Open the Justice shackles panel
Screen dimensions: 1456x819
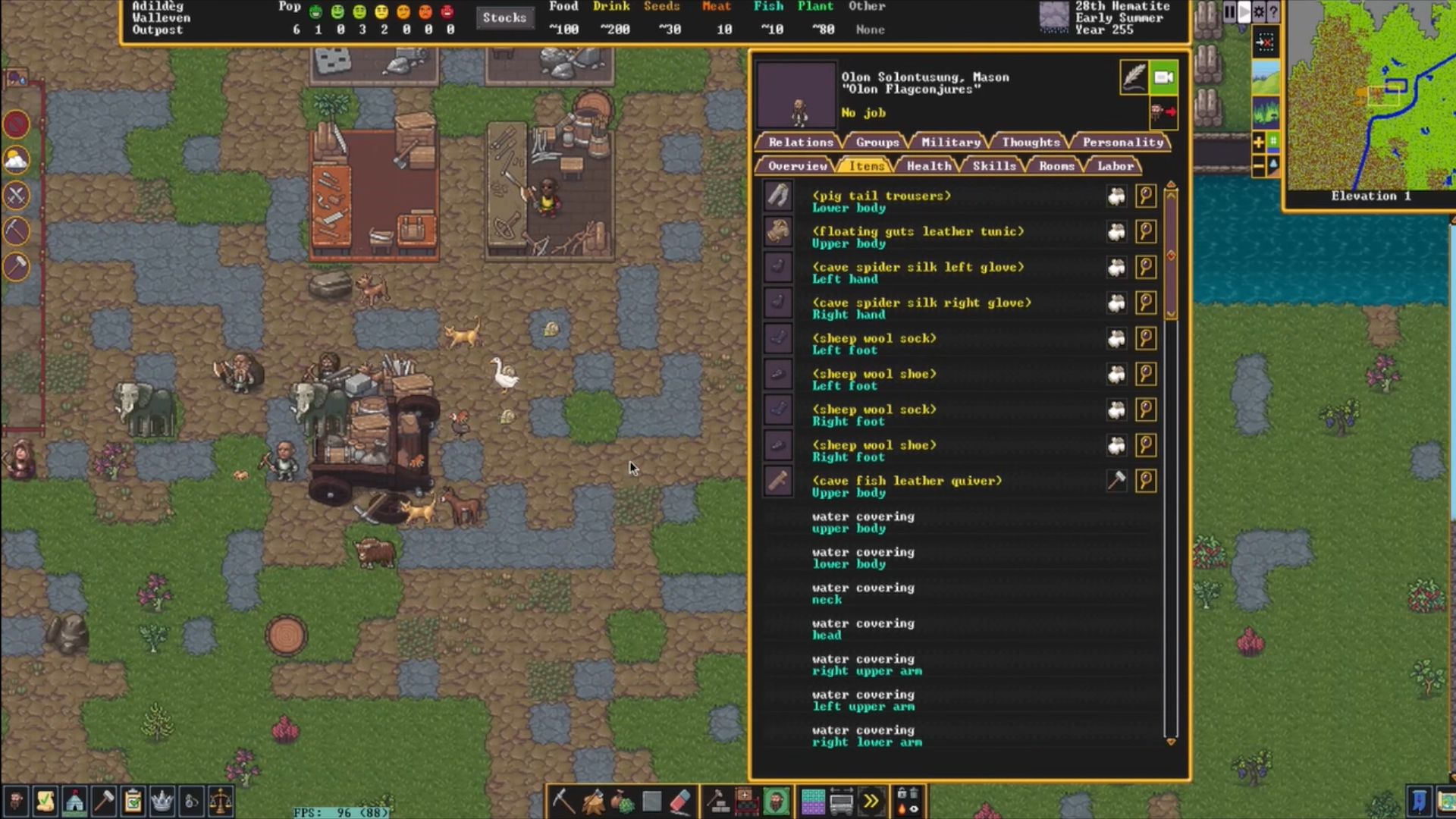[191, 802]
